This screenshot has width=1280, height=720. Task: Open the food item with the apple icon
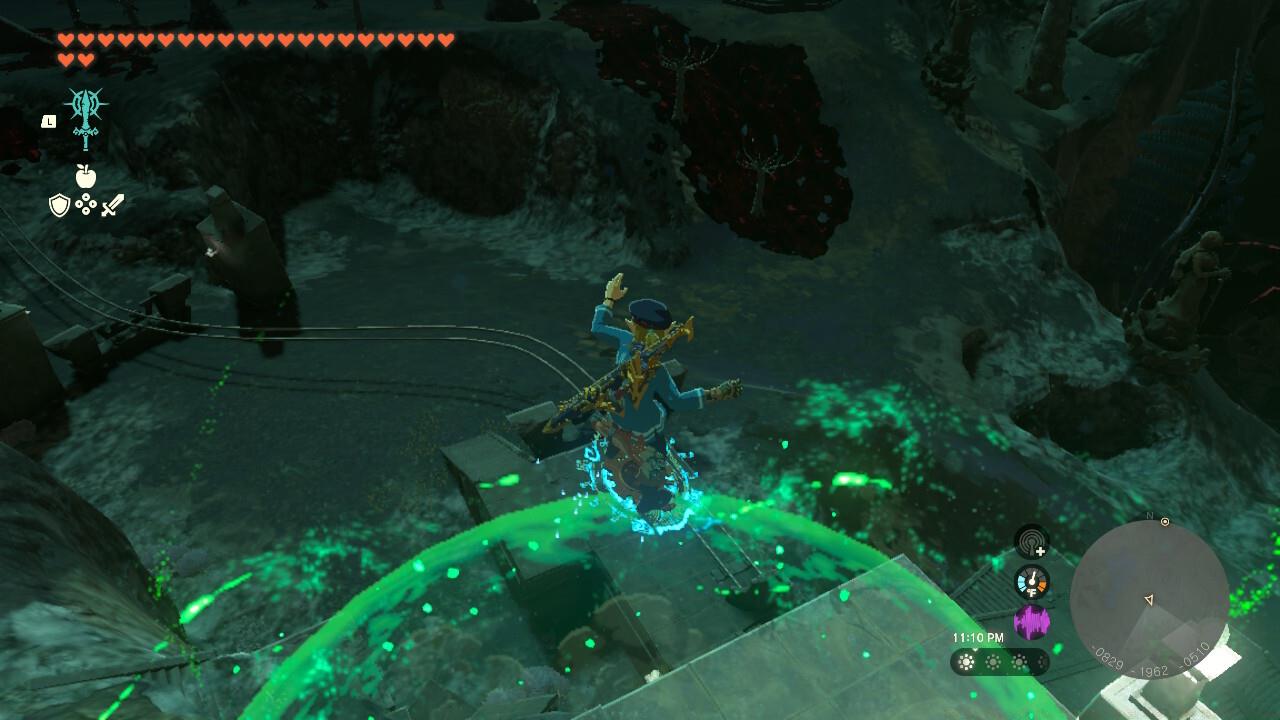[x=85, y=176]
